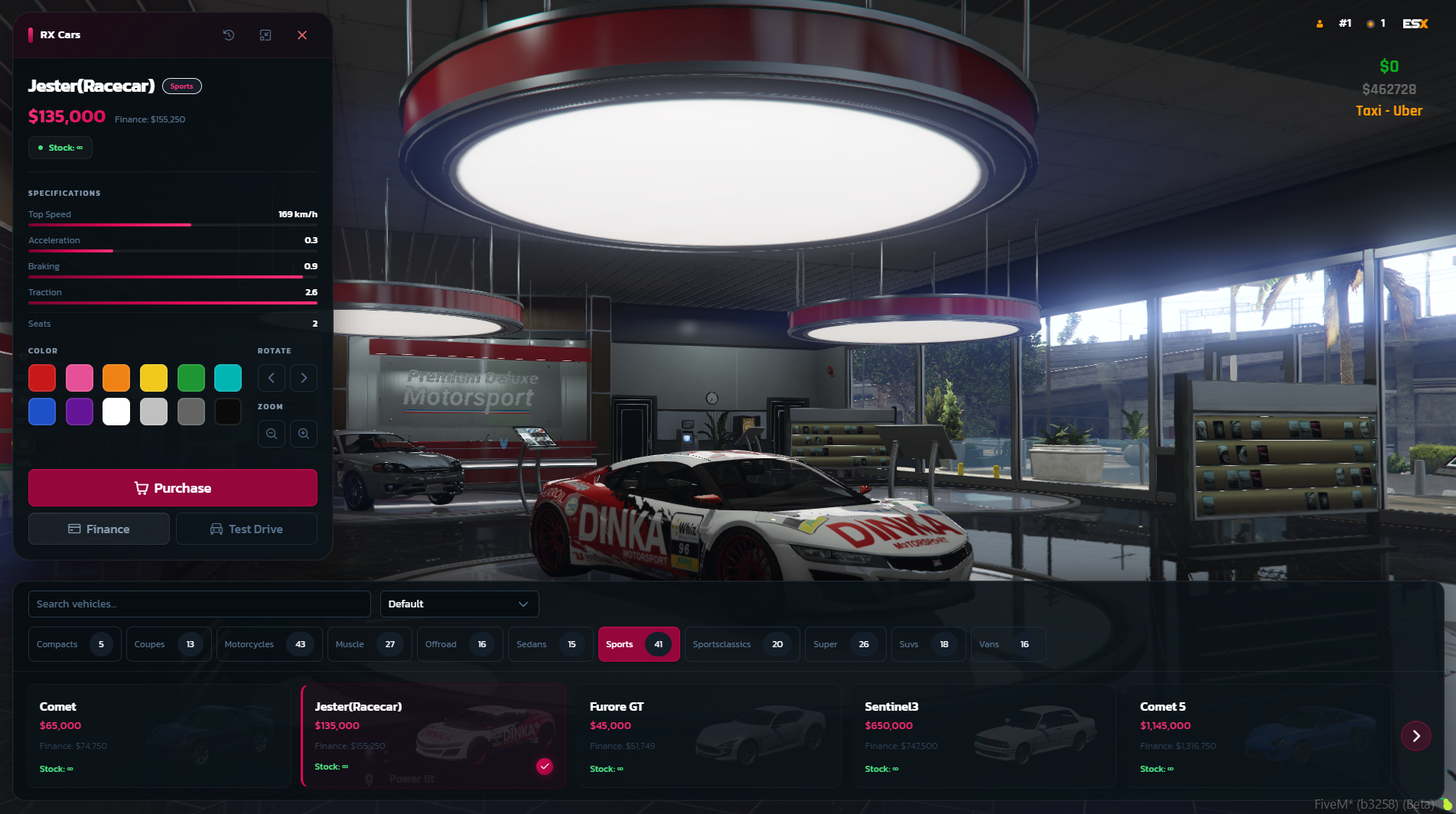1456x814 pixels.
Task: Click the zoom out magnifier icon
Action: pos(272,434)
